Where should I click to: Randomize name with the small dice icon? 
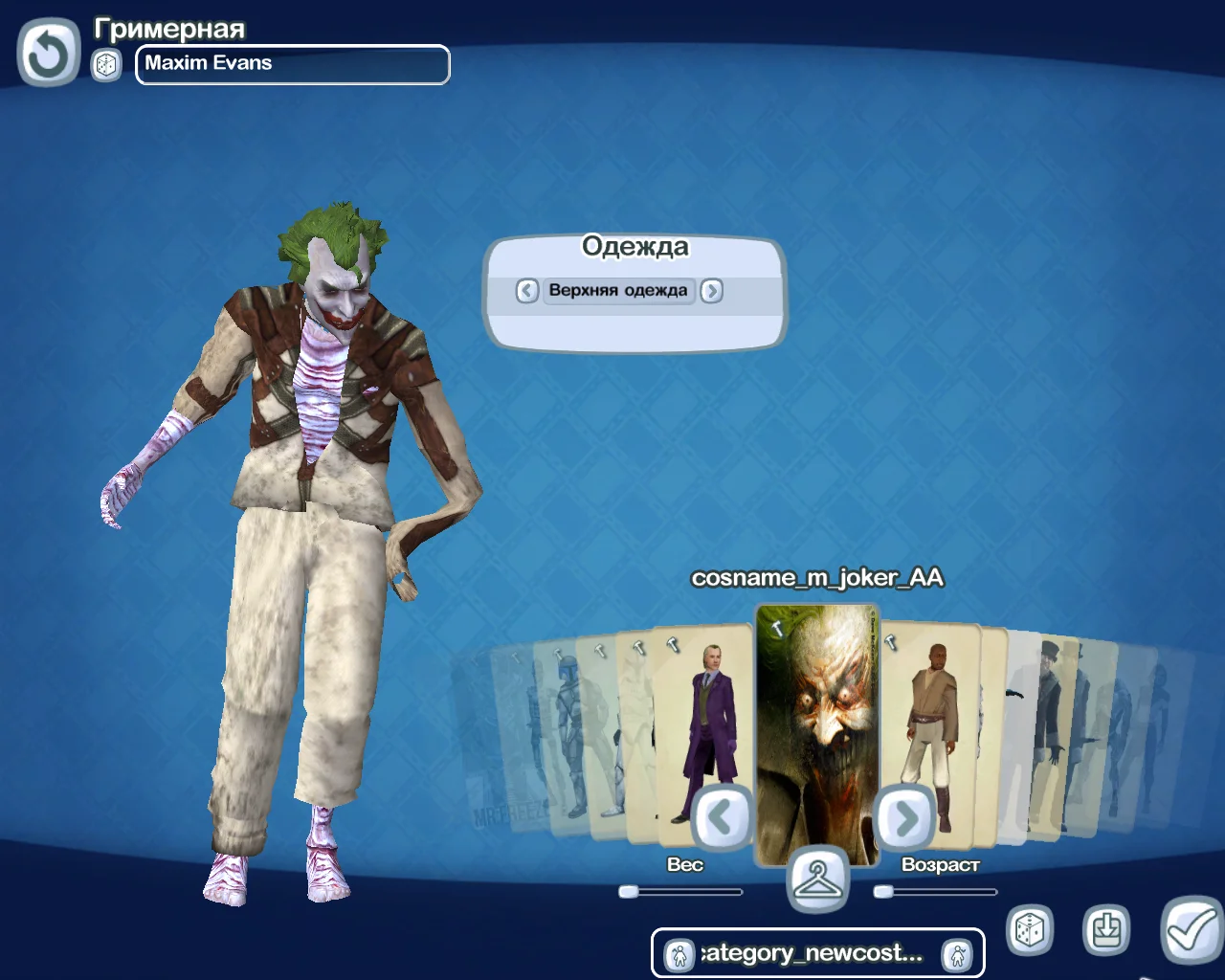coord(106,65)
